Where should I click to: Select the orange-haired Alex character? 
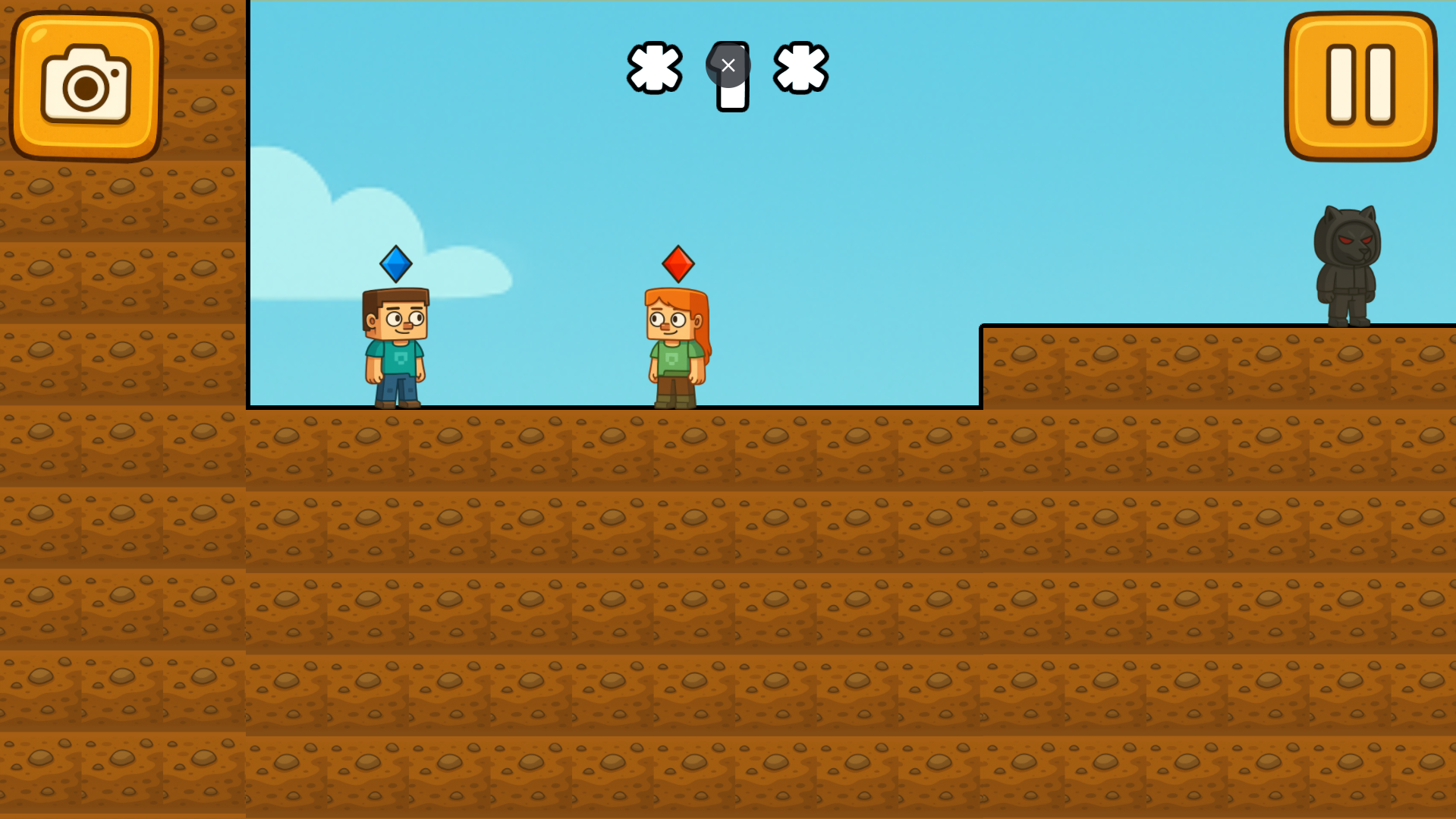[x=675, y=345]
